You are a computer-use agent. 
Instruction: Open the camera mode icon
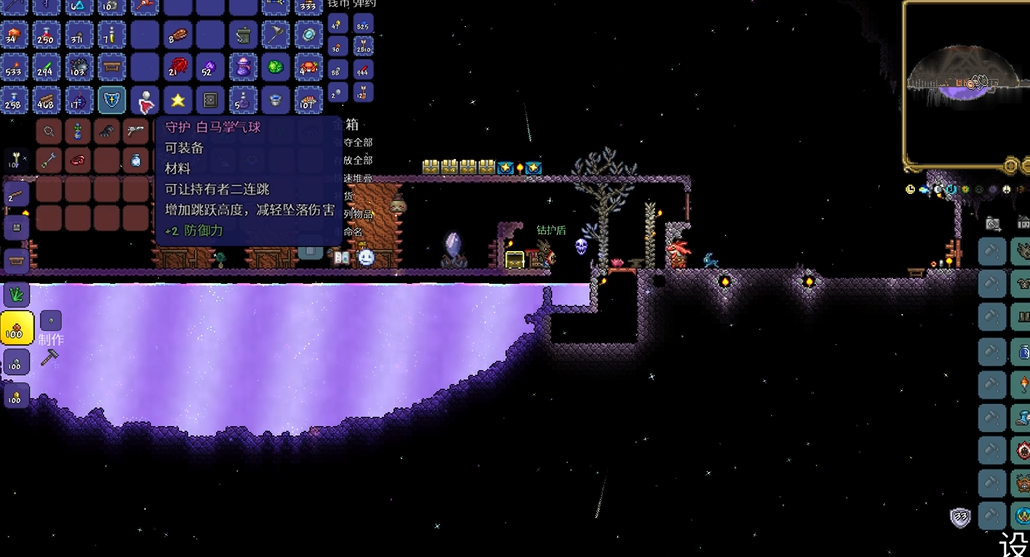click(992, 223)
